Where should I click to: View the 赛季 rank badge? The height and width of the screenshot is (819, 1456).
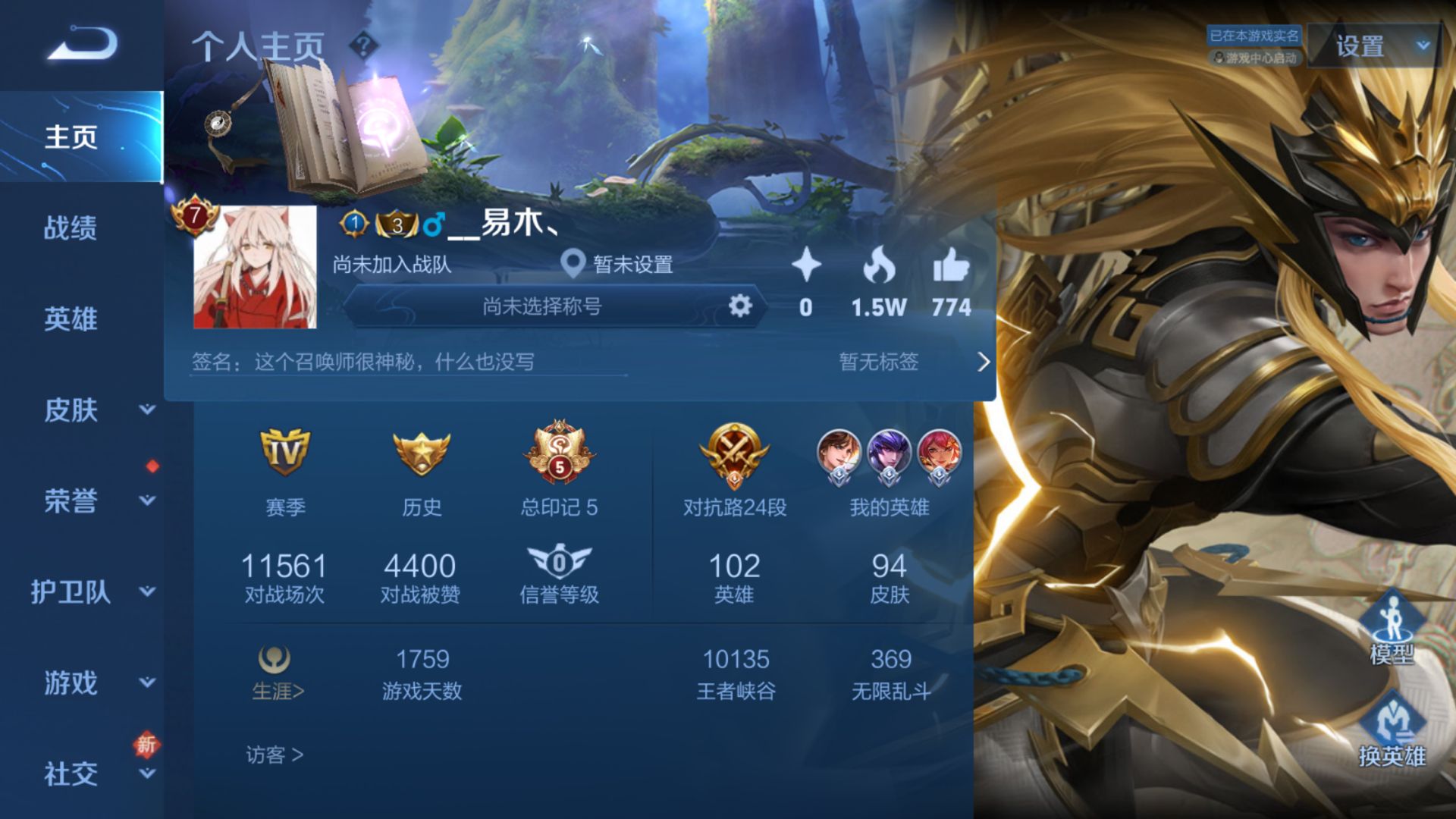[285, 453]
